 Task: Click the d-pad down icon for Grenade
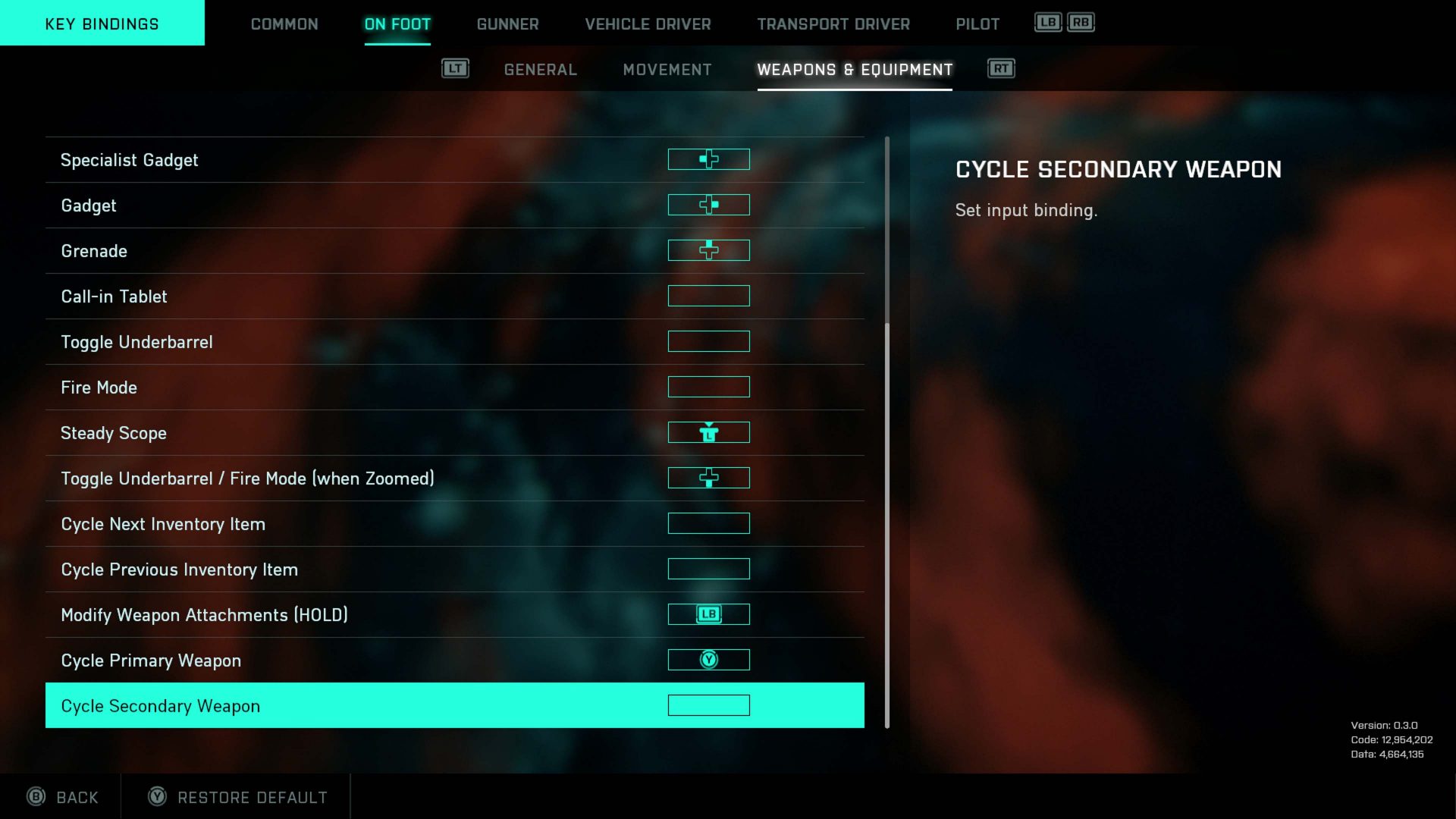click(708, 250)
